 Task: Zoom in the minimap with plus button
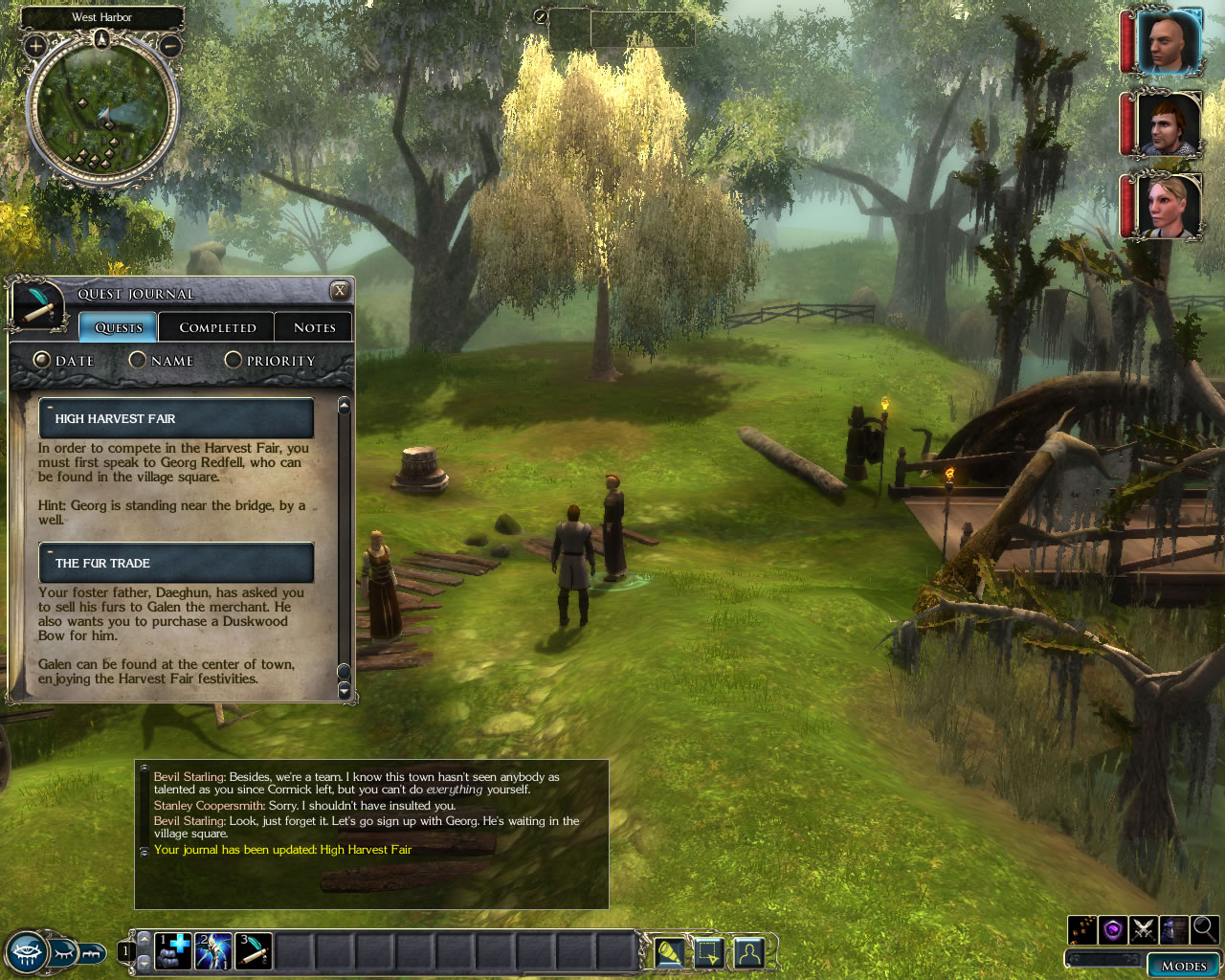pyautogui.click(x=35, y=45)
